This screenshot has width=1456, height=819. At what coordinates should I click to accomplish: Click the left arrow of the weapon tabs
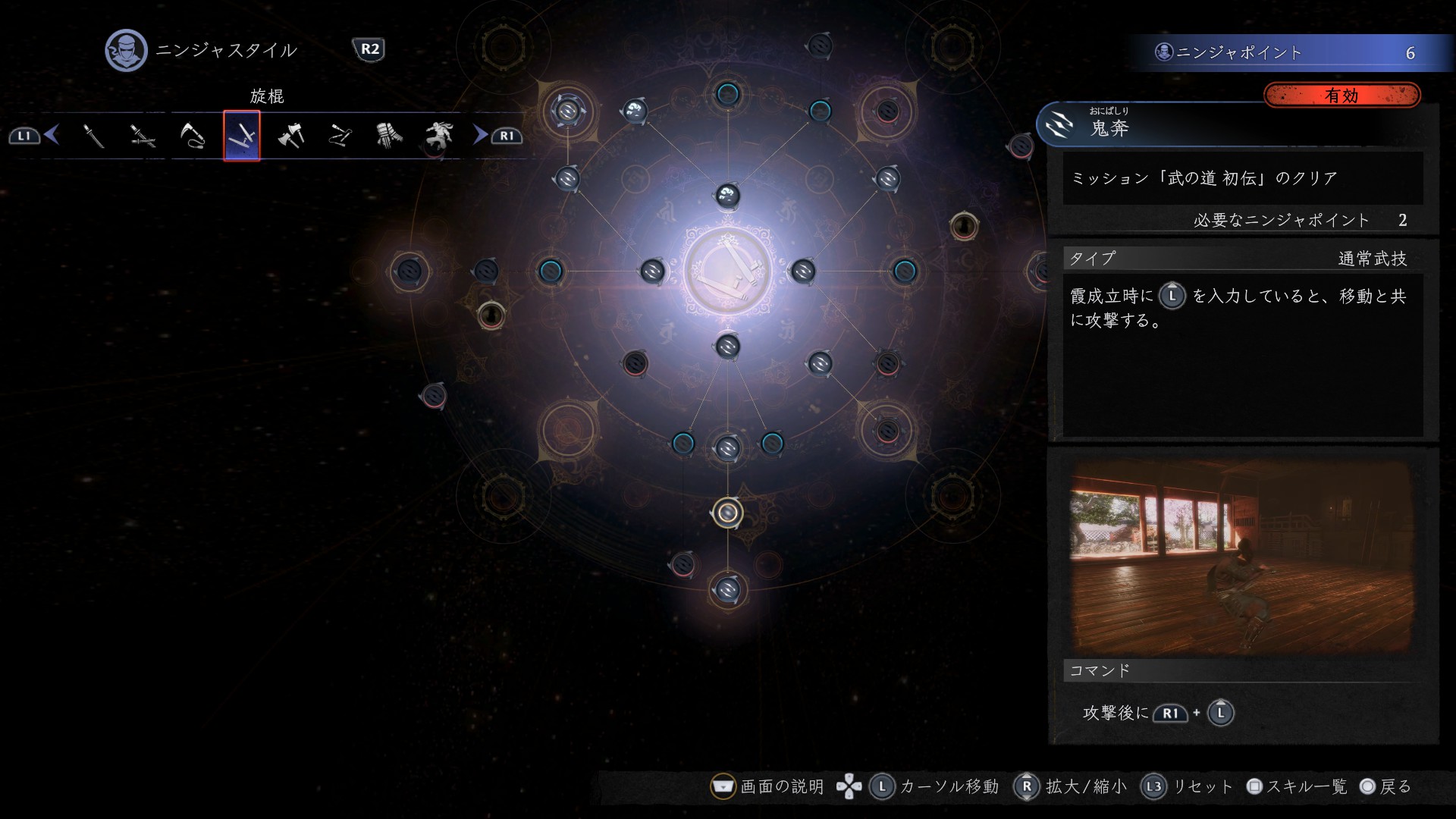click(52, 135)
